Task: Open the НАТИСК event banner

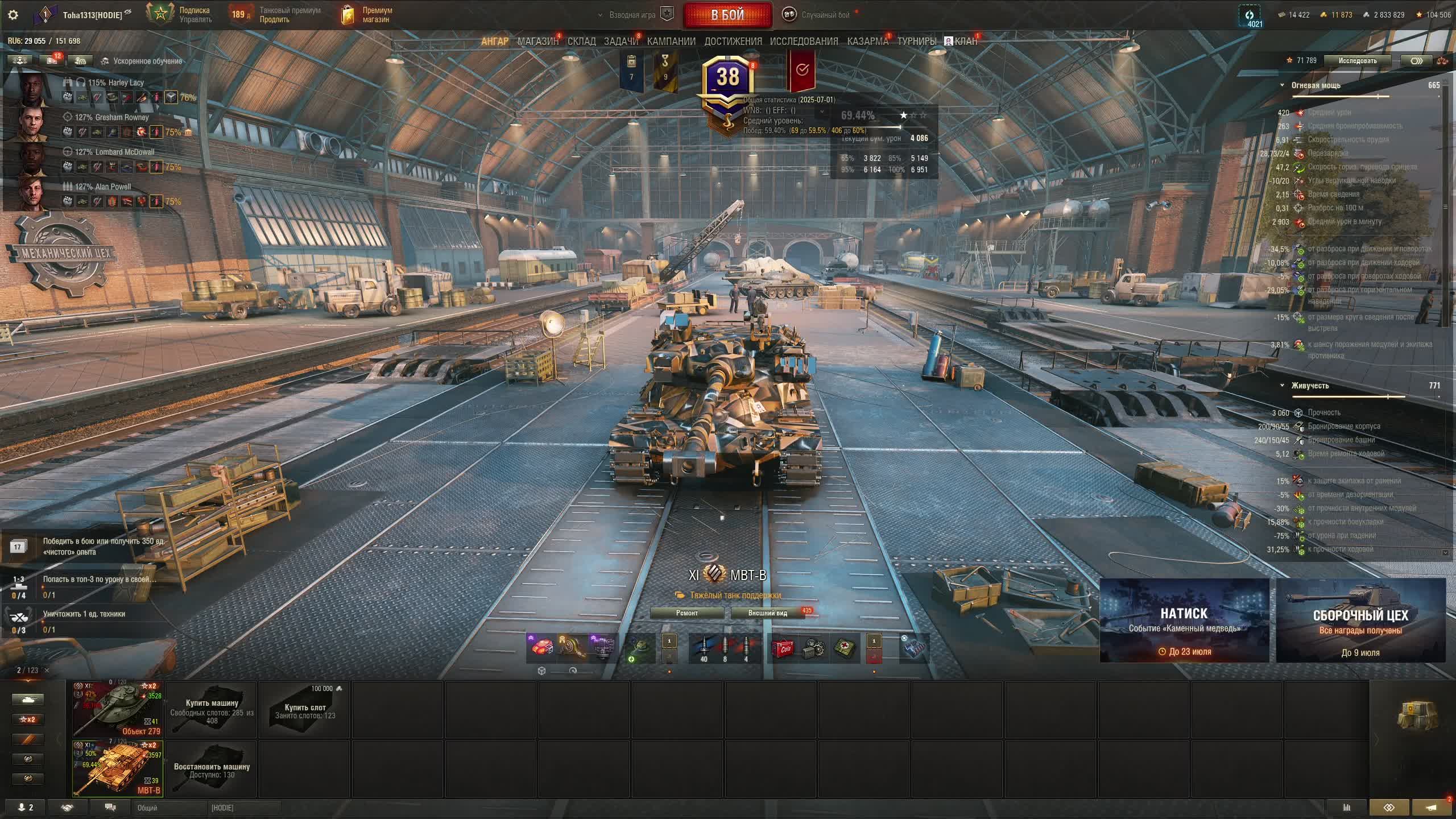Action: point(1184,620)
